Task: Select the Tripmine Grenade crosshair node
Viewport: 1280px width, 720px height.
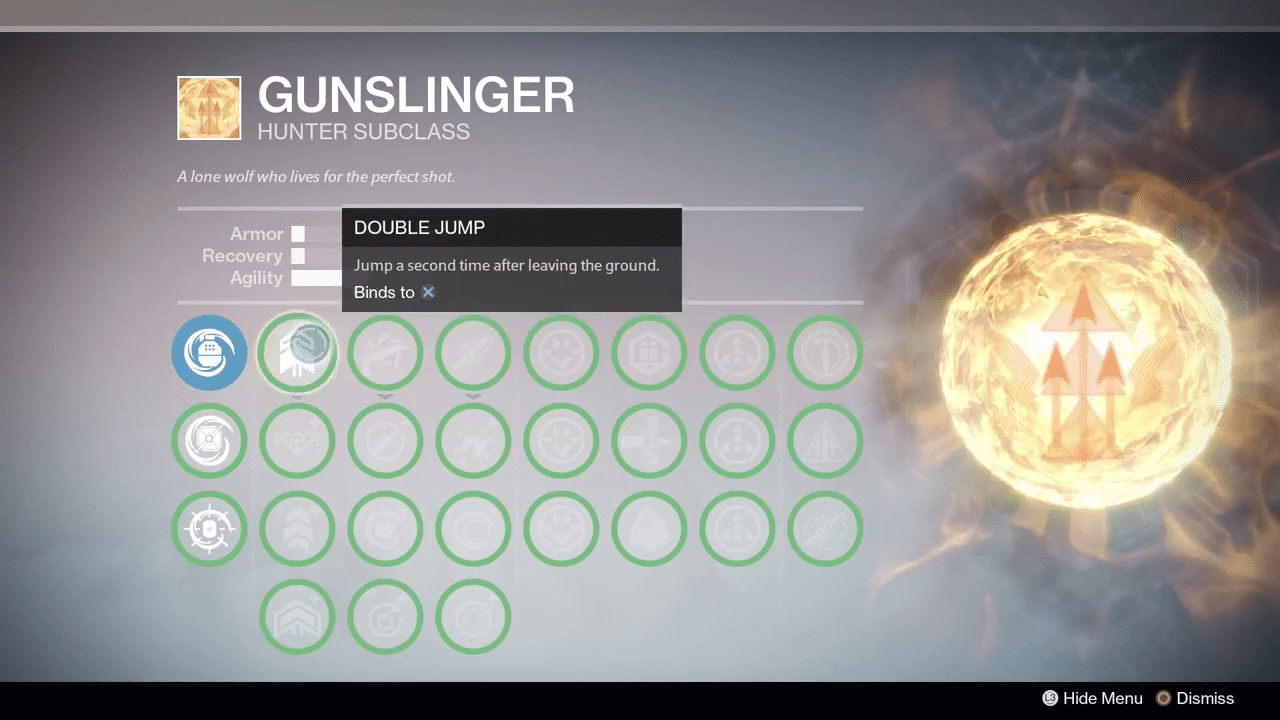Action: pos(209,528)
